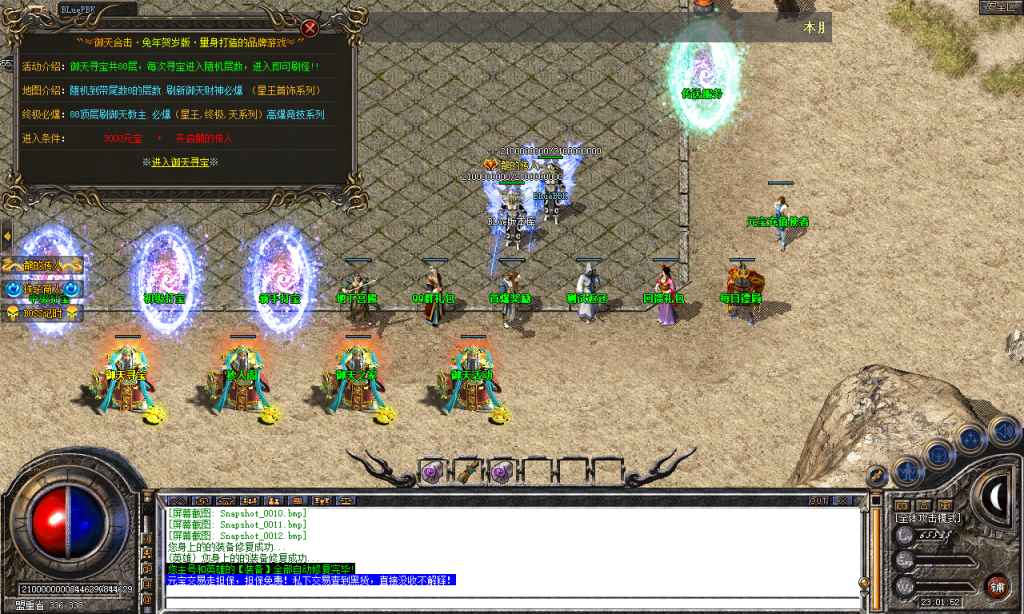Screen dimensions: 1024x614
Task: Click the small satellite icon button
Action: pos(877,476)
